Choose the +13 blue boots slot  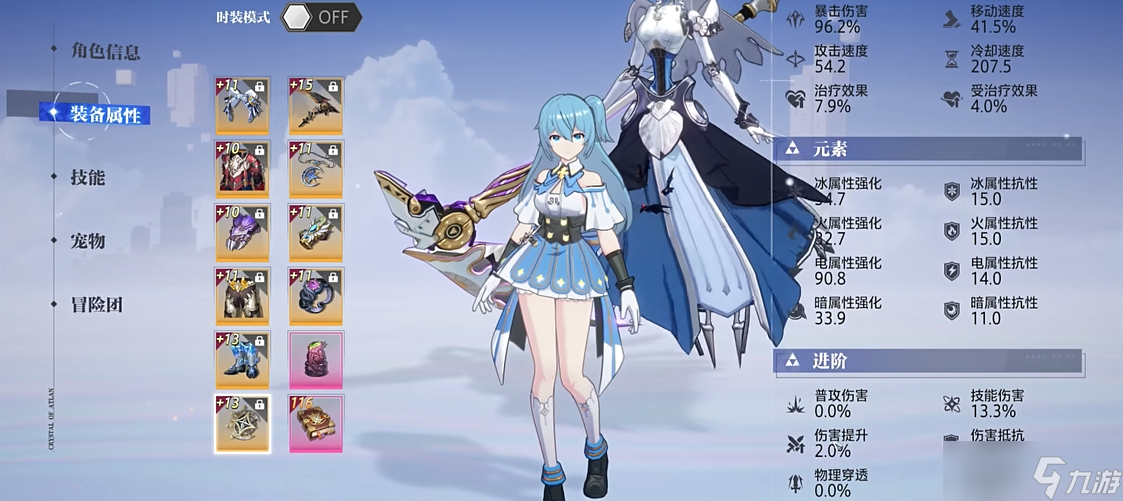point(242,361)
